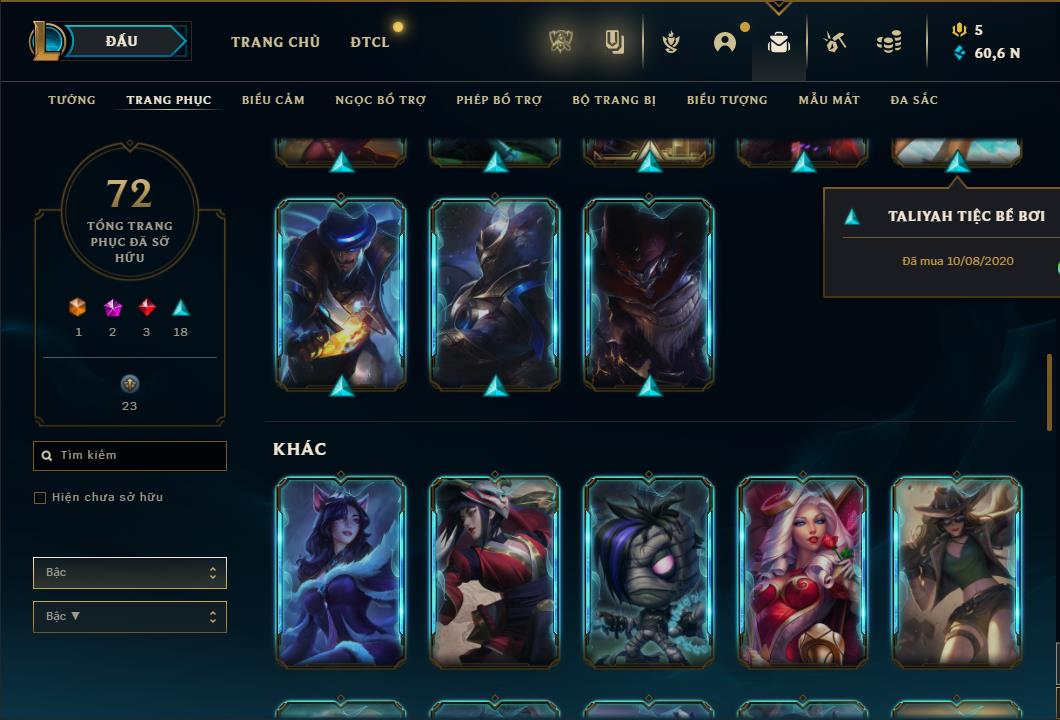Show the BIỂU TƯỢNG tab

727,100
